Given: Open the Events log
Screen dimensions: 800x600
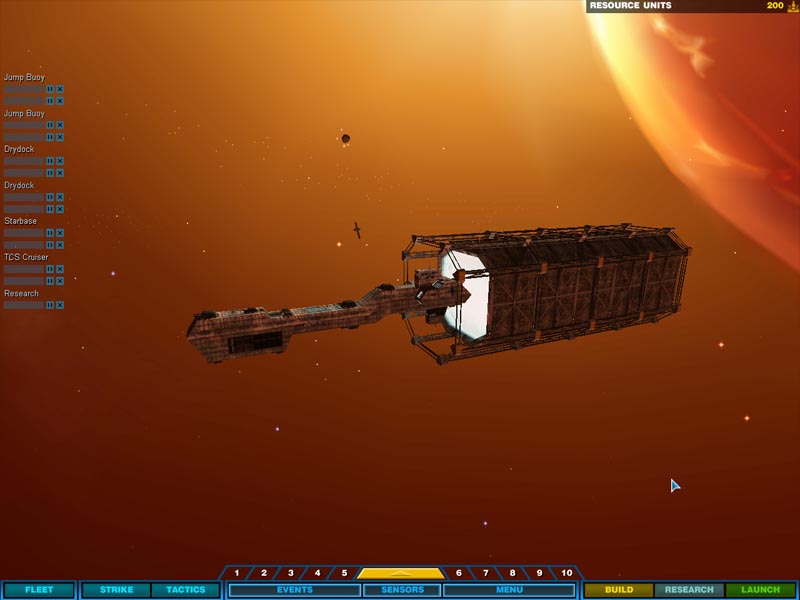Looking at the screenshot, I should click(294, 590).
